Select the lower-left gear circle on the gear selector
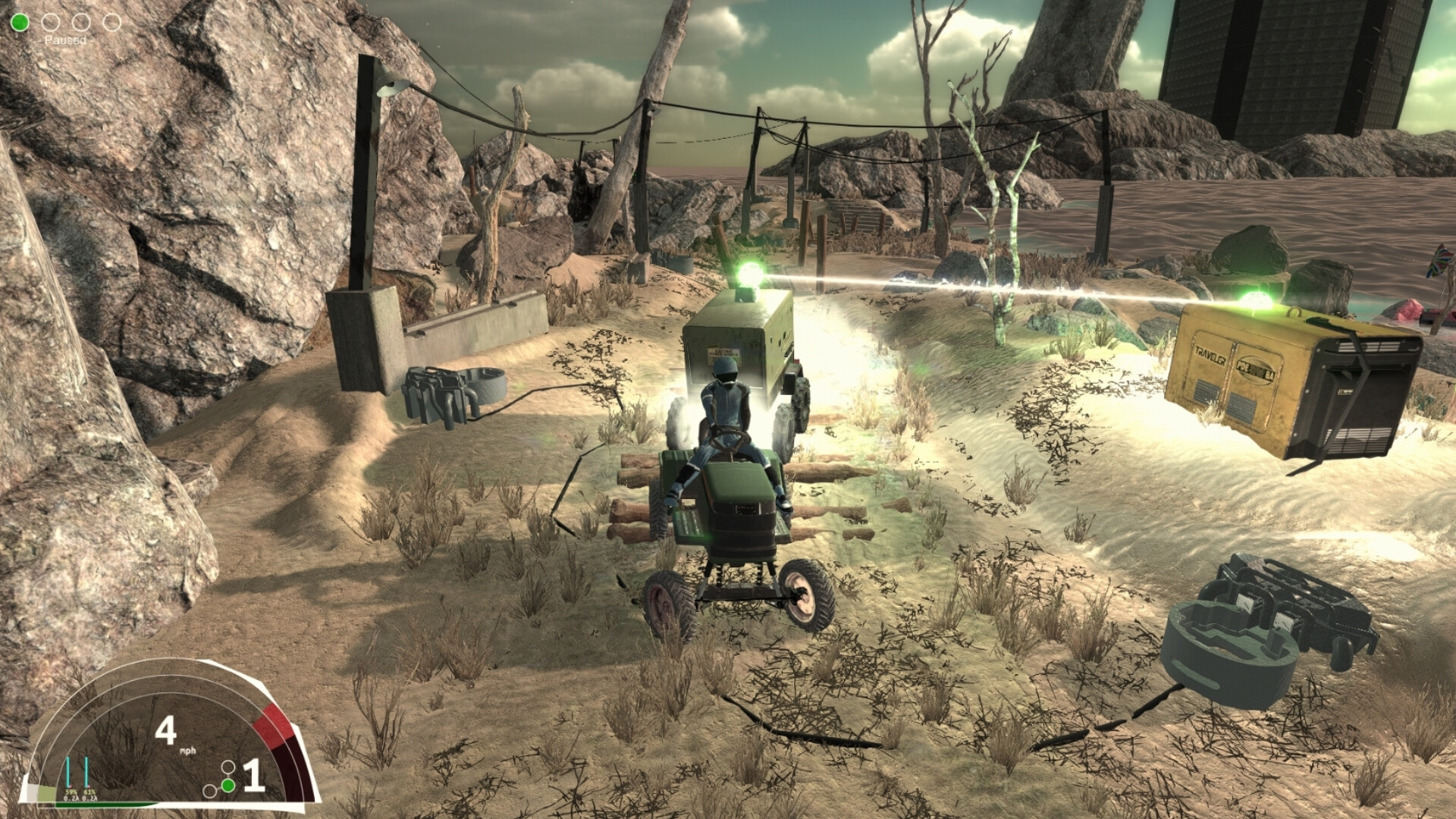 pyautogui.click(x=210, y=792)
